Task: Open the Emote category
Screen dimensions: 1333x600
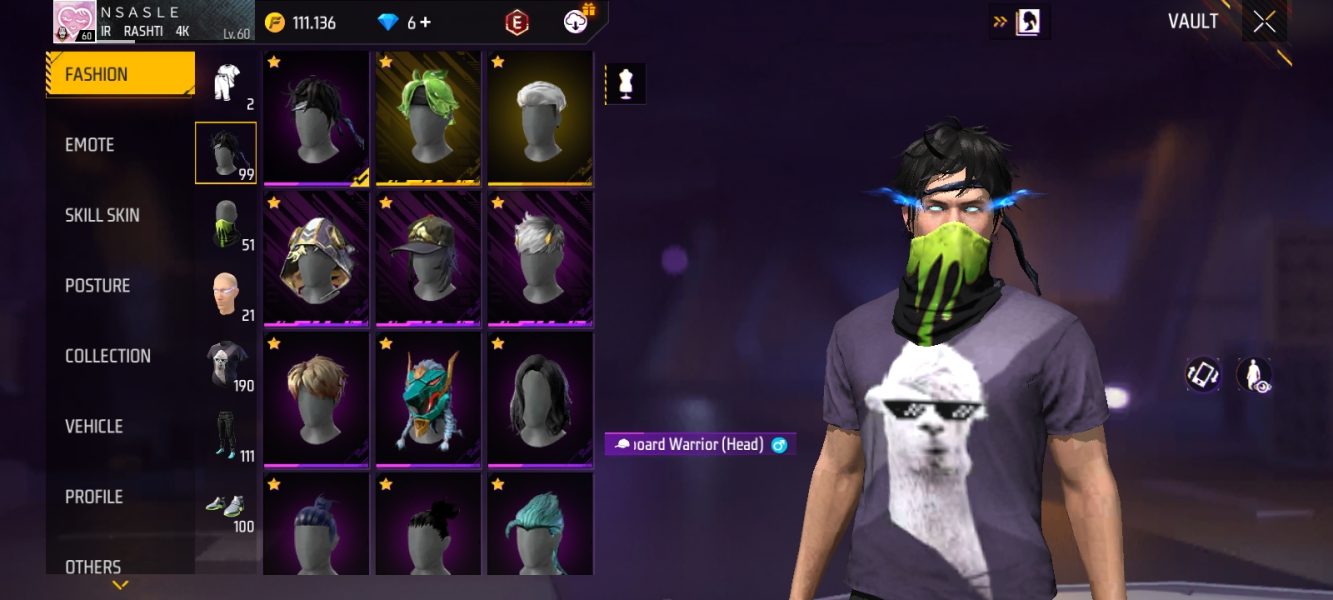Action: [x=90, y=145]
